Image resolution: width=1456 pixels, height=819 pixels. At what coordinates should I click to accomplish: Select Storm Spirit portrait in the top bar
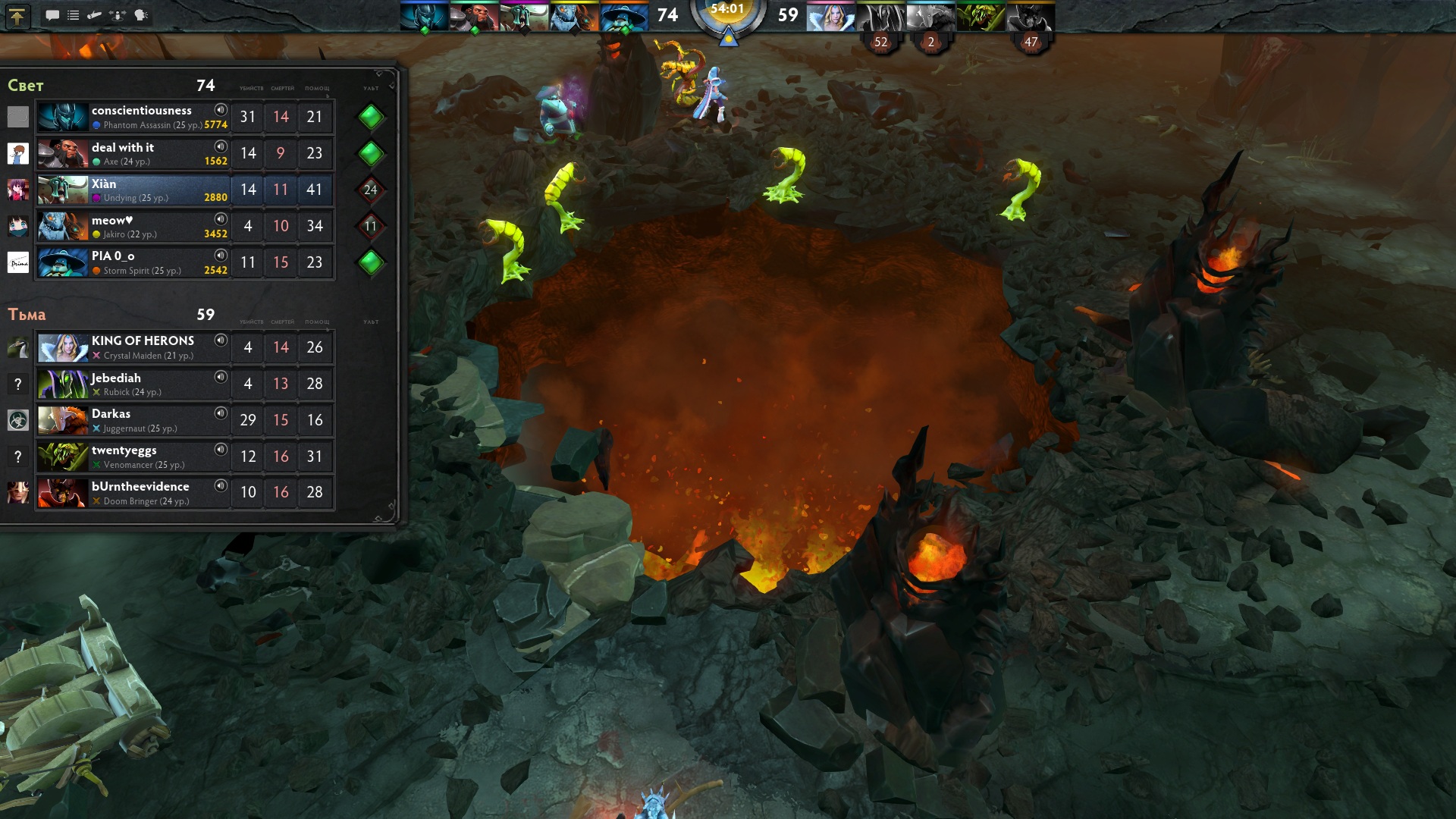click(x=624, y=17)
